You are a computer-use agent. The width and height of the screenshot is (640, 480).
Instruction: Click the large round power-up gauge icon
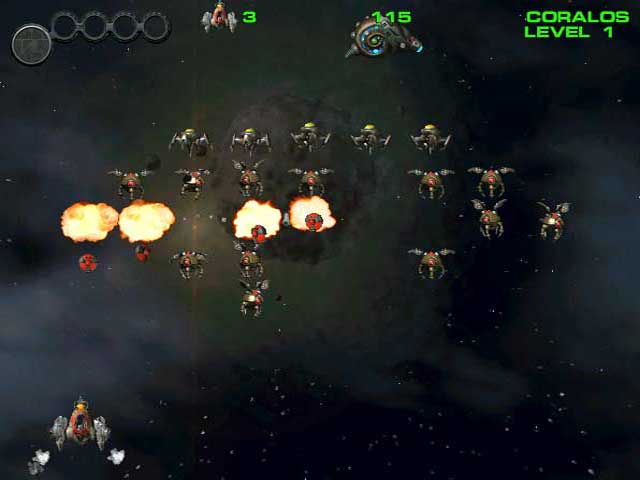pos(31,44)
